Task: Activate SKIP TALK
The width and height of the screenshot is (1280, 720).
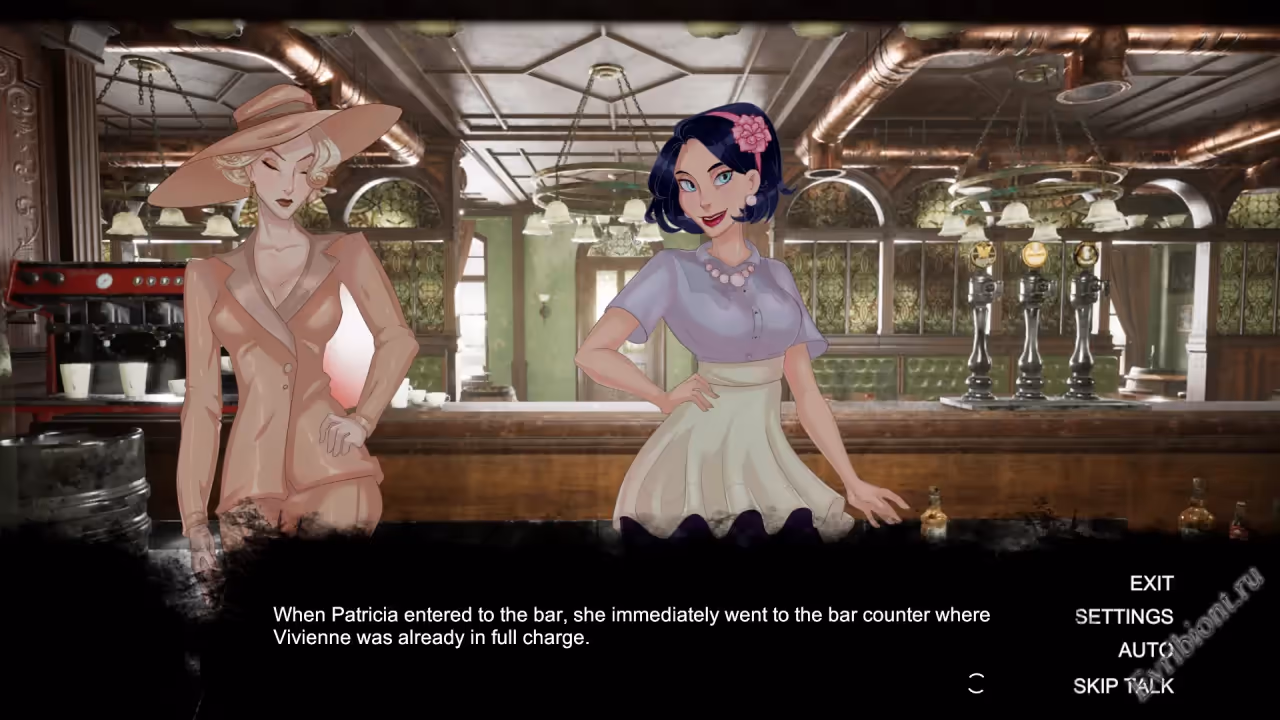Action: pyautogui.click(x=1123, y=686)
